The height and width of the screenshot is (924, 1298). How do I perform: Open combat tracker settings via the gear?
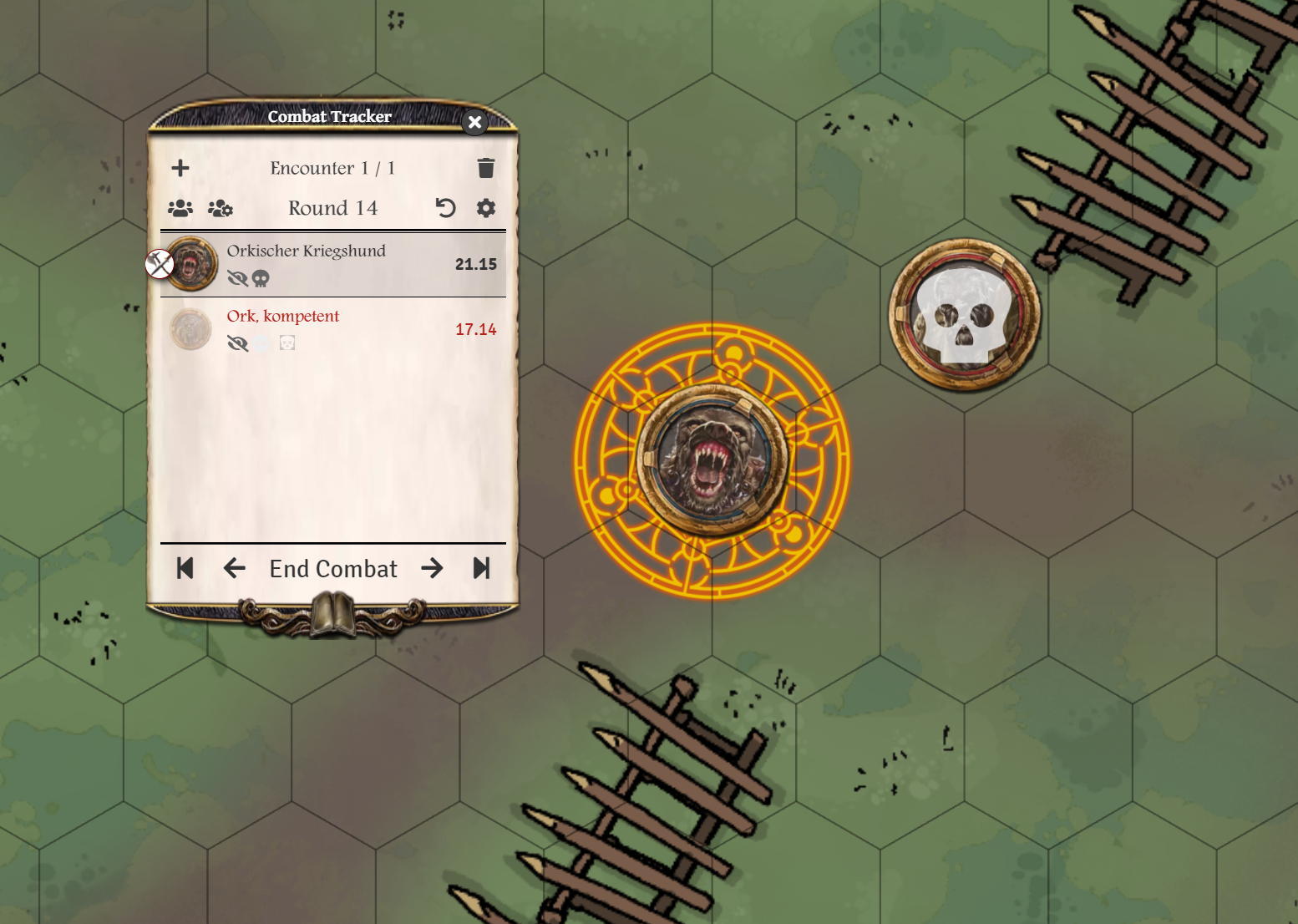coord(485,208)
